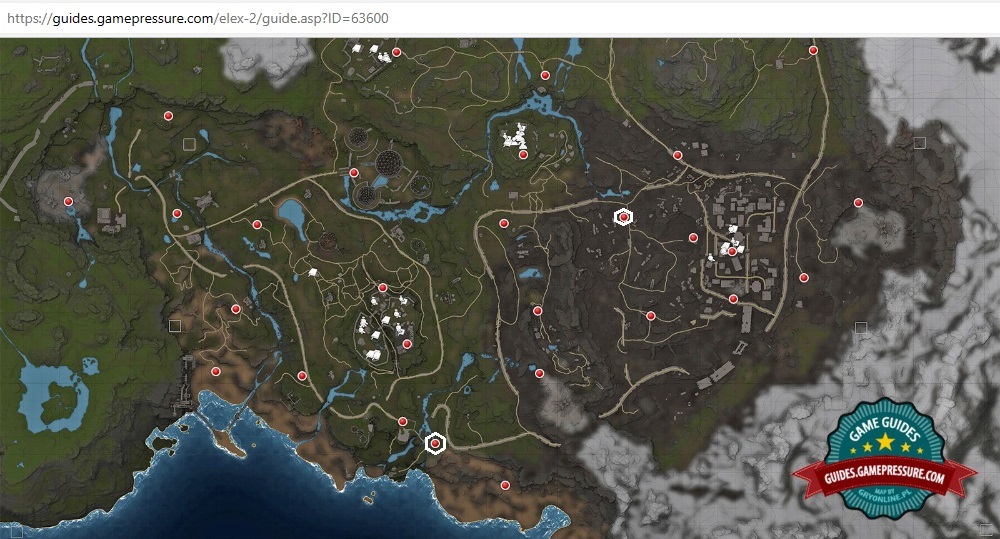Select the hexagon-highlighted marker beside the coastline
The width and height of the screenshot is (1000, 539).
click(x=435, y=443)
